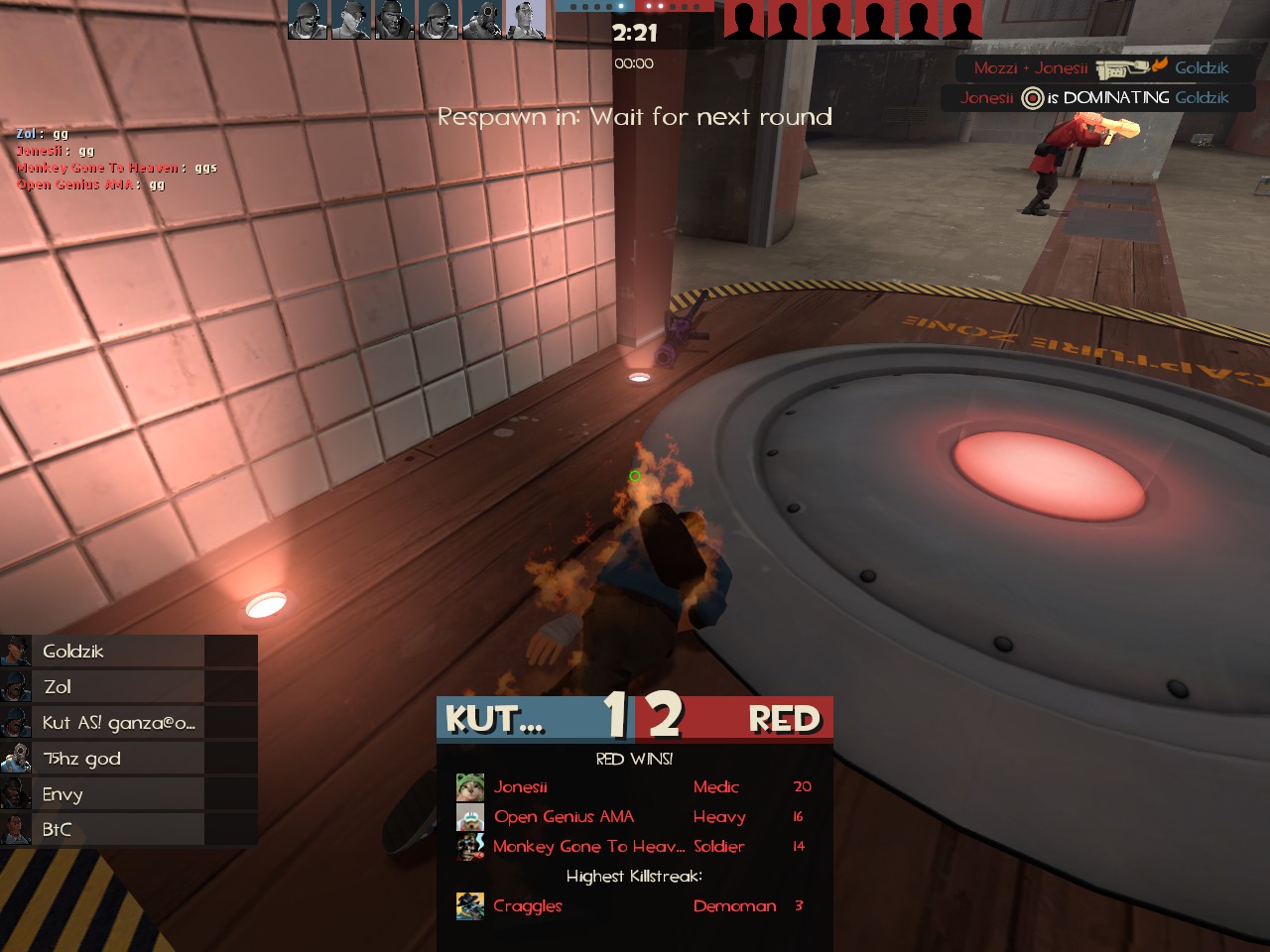Click Jonesii's avatar in the win panel
1270x952 pixels.
coord(470,787)
